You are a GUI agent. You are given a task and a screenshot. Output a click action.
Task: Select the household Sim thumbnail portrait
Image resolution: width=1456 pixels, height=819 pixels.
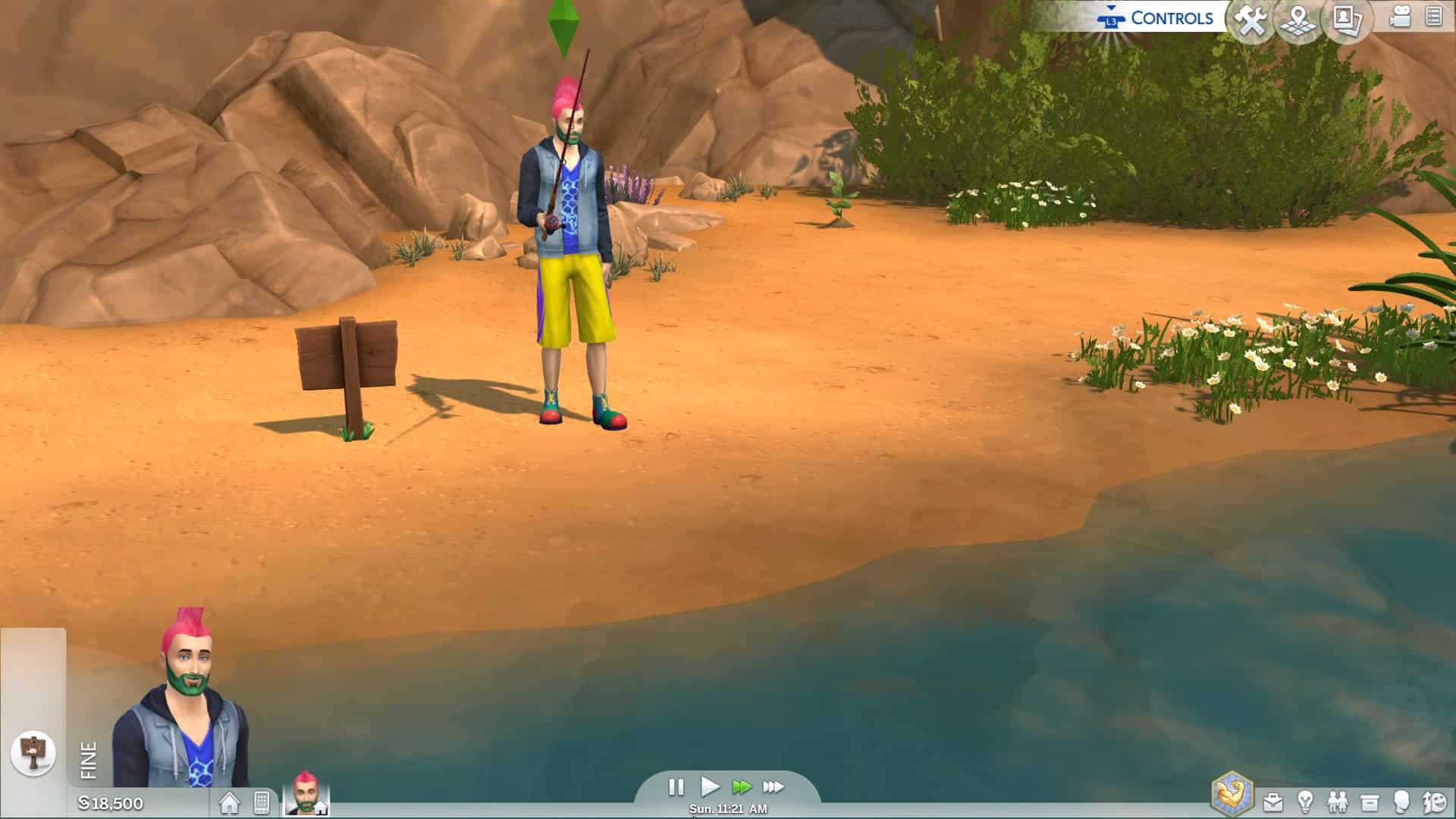pos(306,795)
